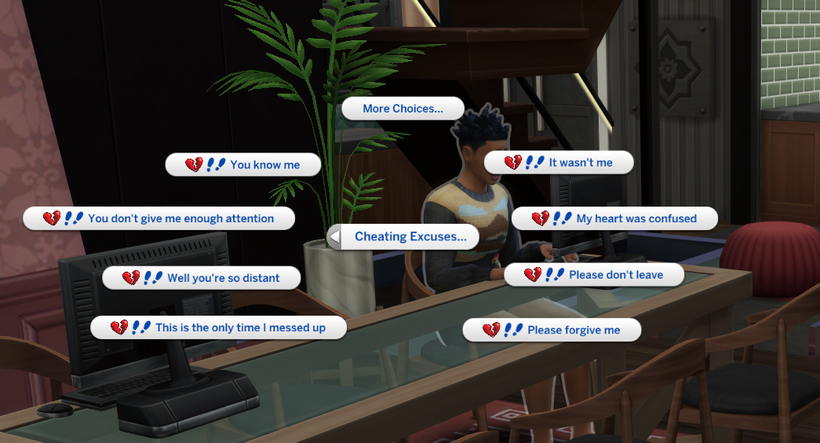Go back via Cheating Excuses button
Screen dimensions: 820x443
(x=403, y=237)
